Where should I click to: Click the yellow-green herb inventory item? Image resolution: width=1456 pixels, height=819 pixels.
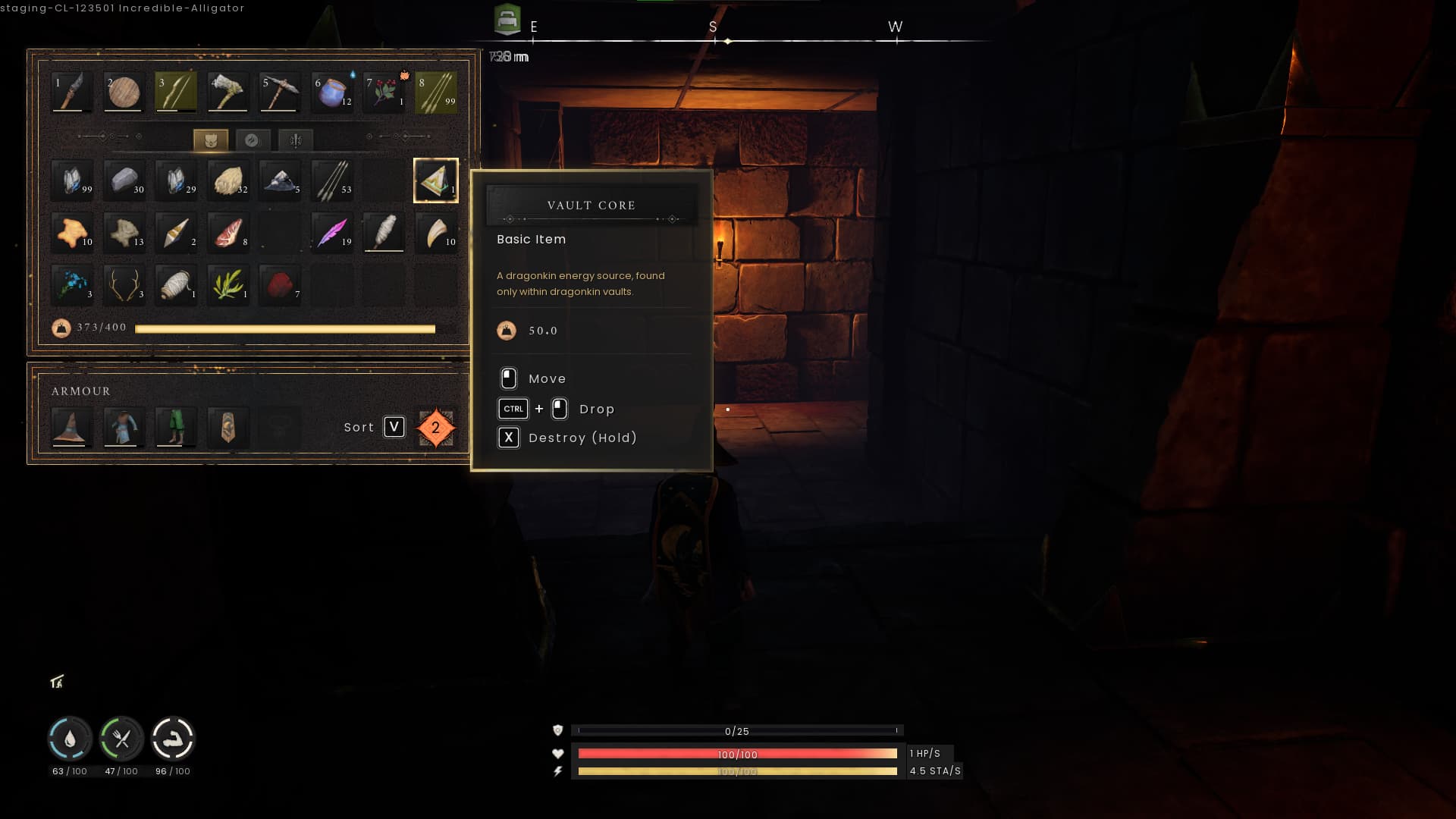[227, 285]
